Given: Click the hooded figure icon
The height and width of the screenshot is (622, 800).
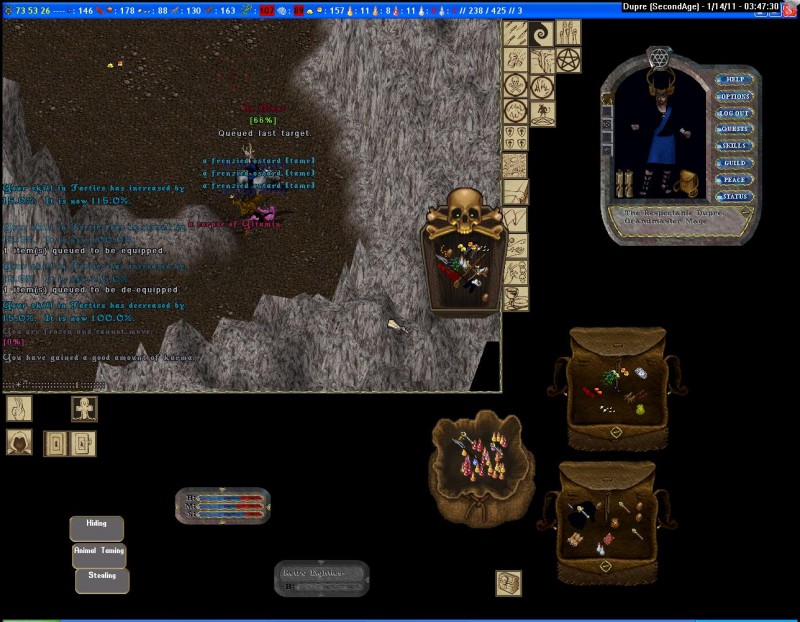Looking at the screenshot, I should [19, 442].
